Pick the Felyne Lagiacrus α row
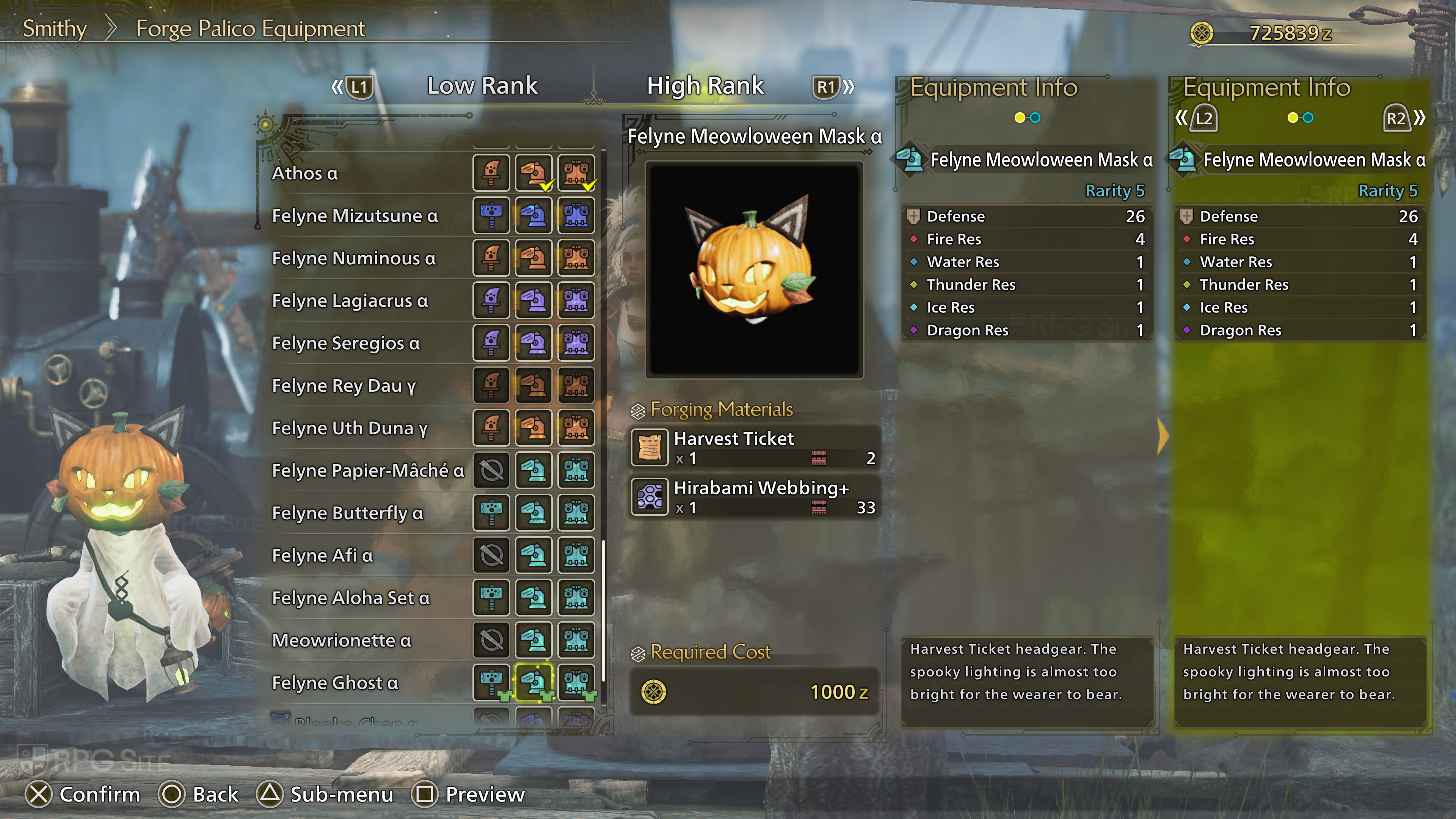Screen dimensions: 1456x819 click(x=350, y=301)
